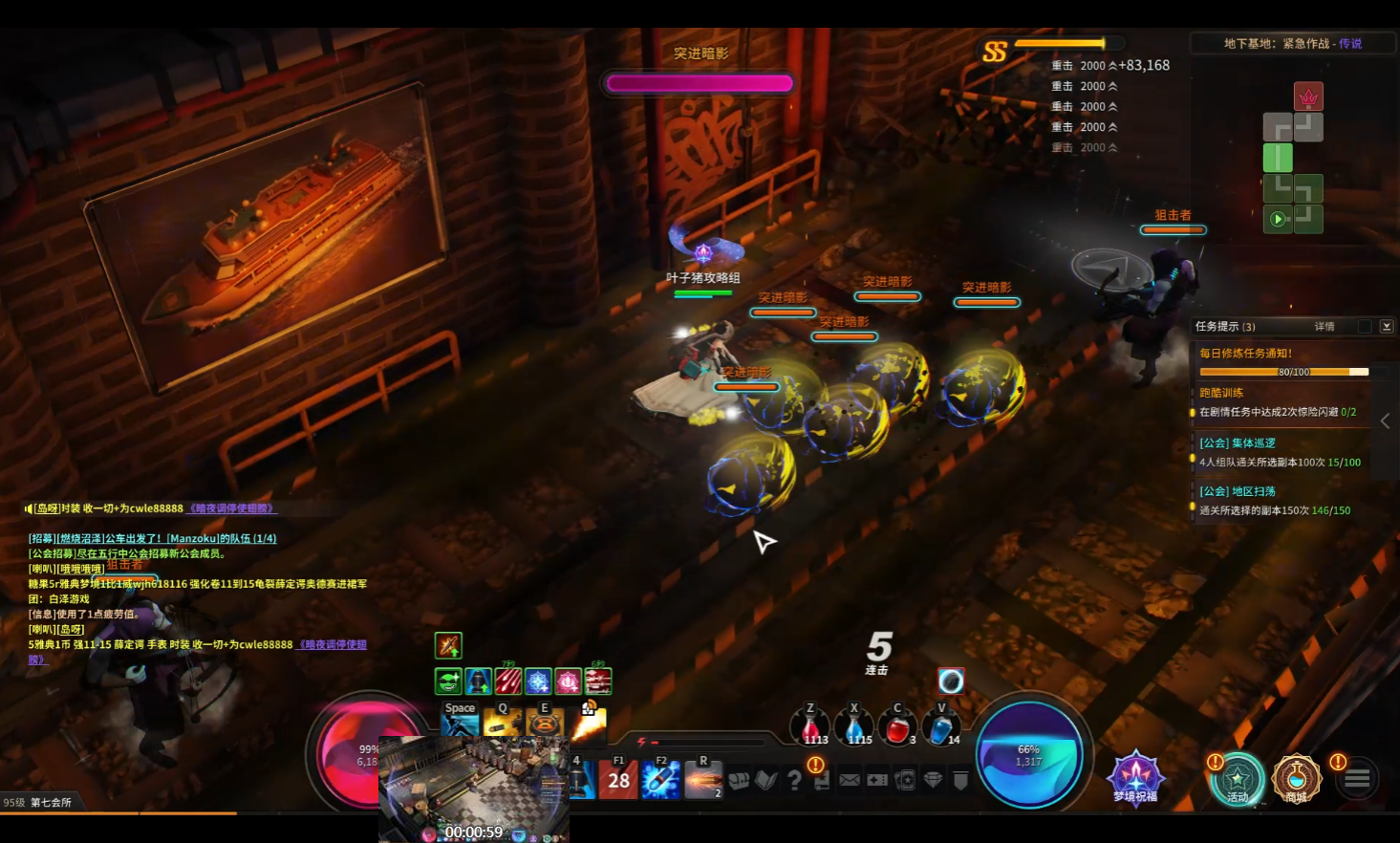Activate the Space dash skill
The image size is (1400, 843).
point(460,723)
